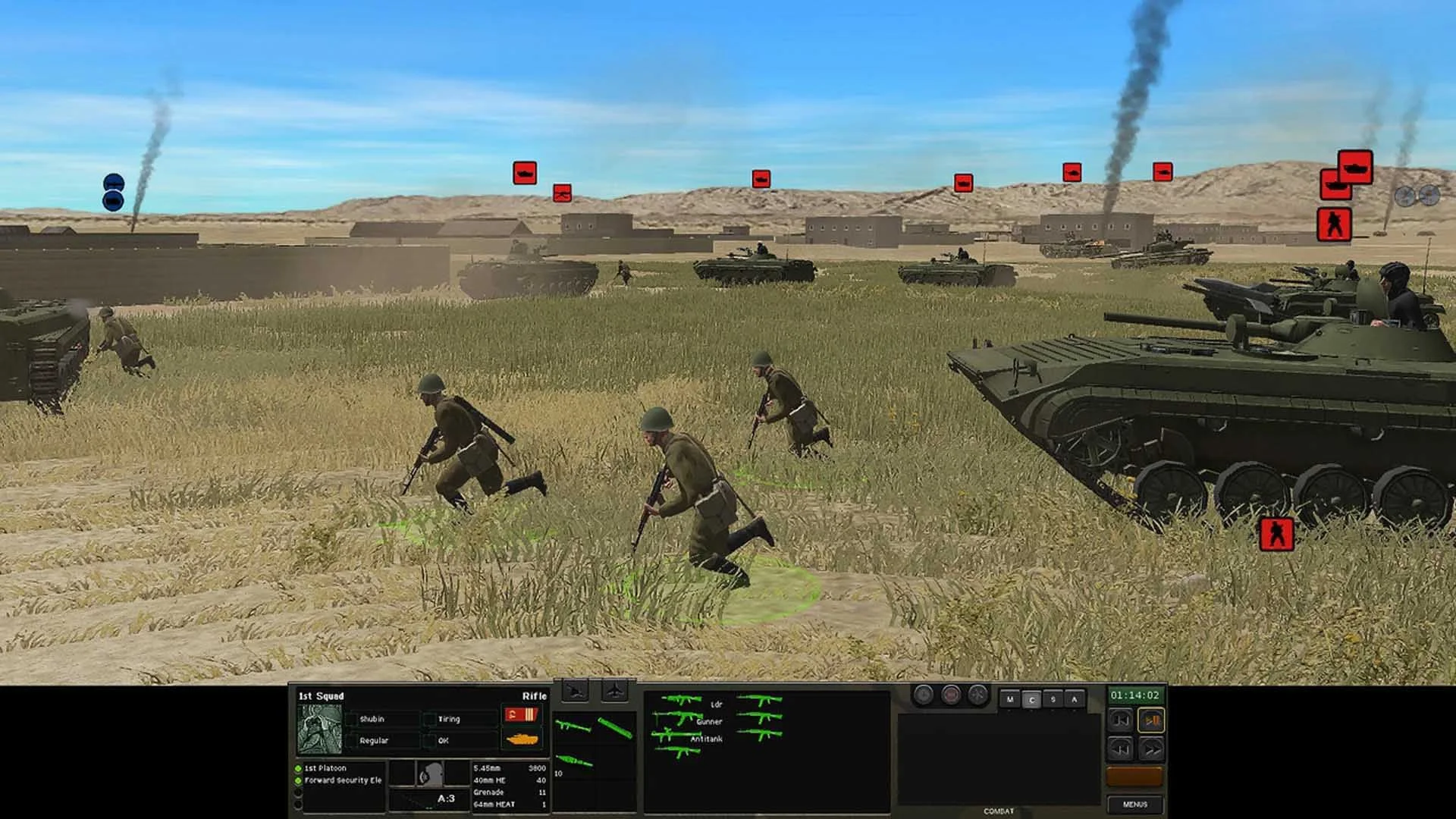Switch to the S command tab
The height and width of the screenshot is (819, 1456).
click(1053, 699)
